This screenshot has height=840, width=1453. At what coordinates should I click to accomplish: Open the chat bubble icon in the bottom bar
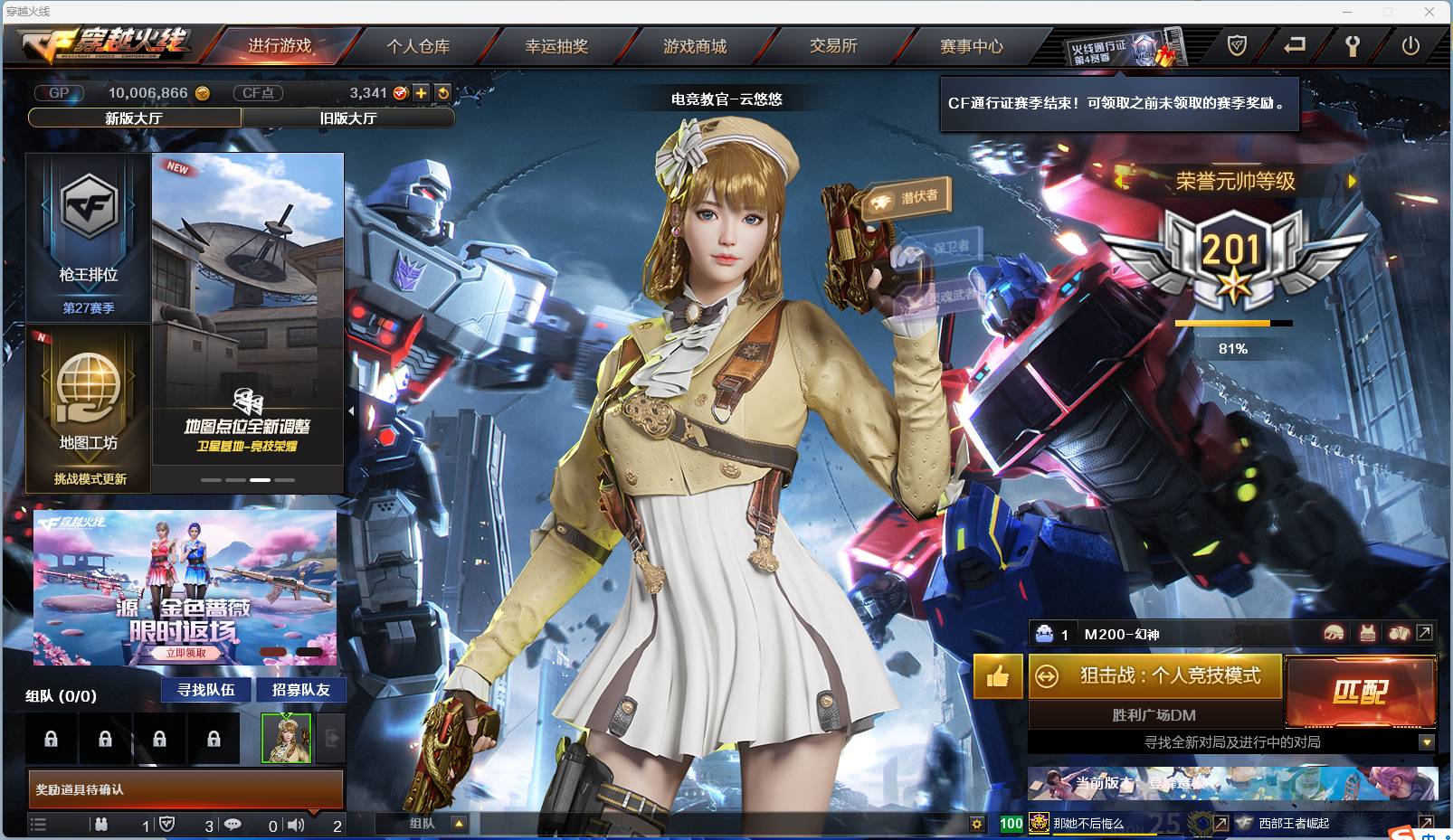click(235, 826)
